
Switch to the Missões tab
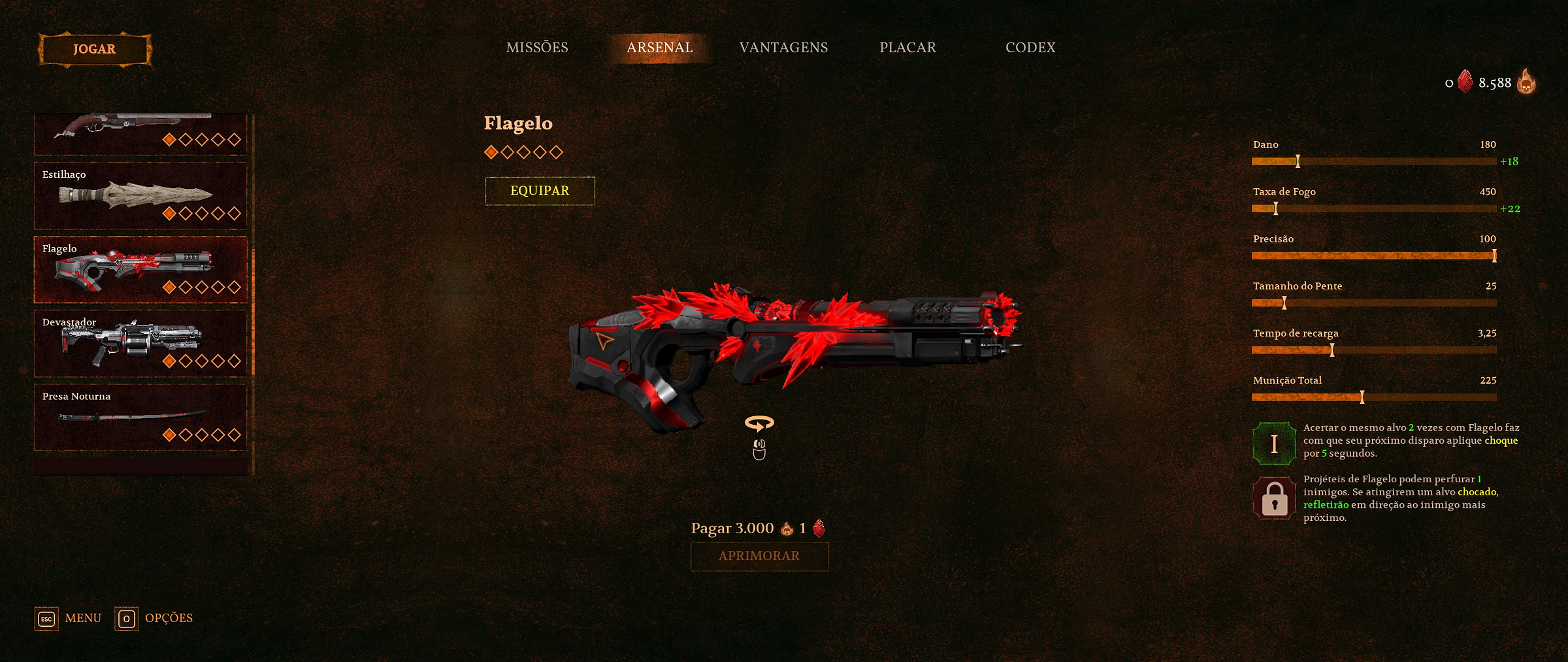click(x=537, y=48)
